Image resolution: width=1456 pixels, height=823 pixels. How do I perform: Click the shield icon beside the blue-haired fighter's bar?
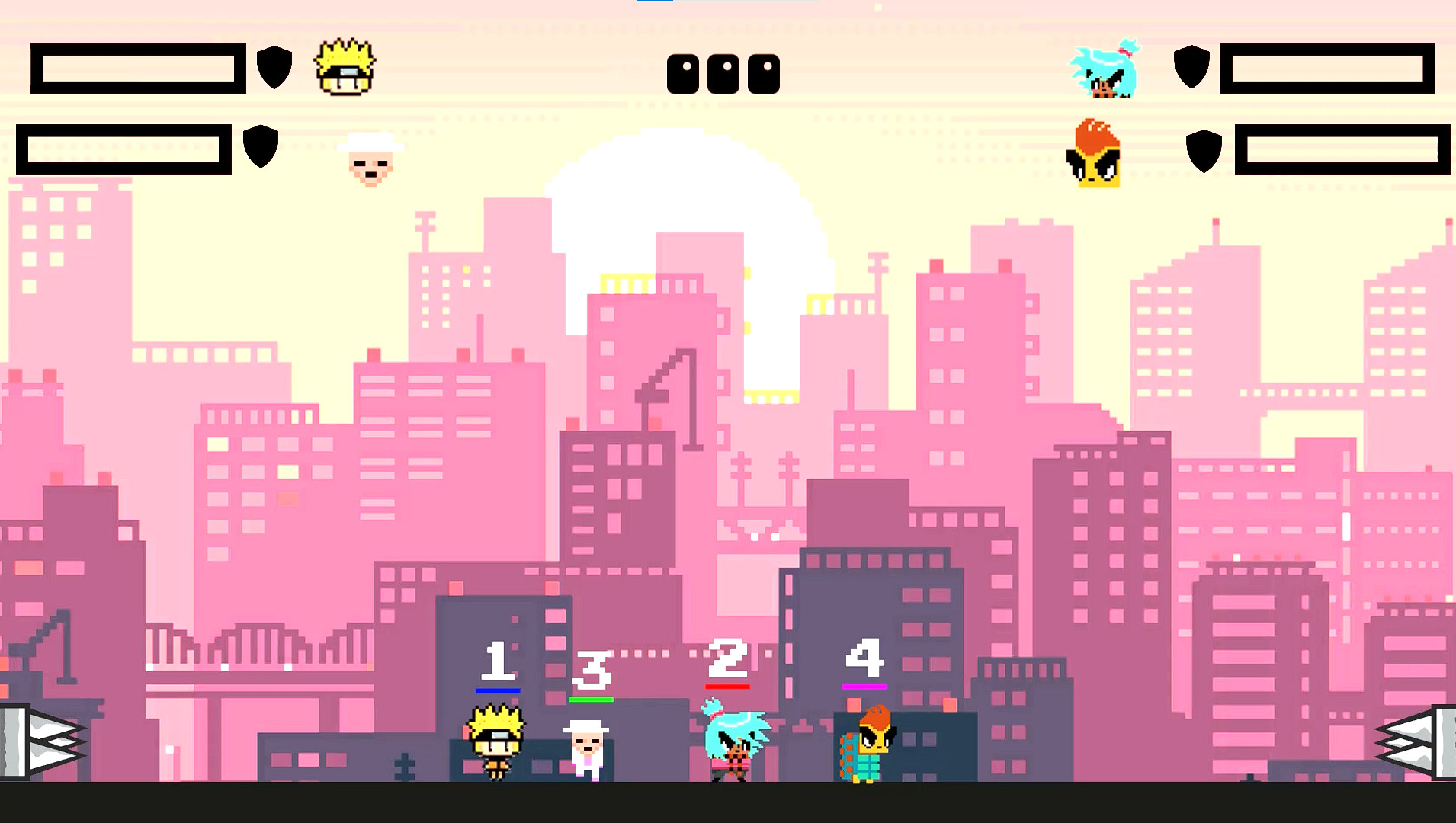pyautogui.click(x=1191, y=67)
